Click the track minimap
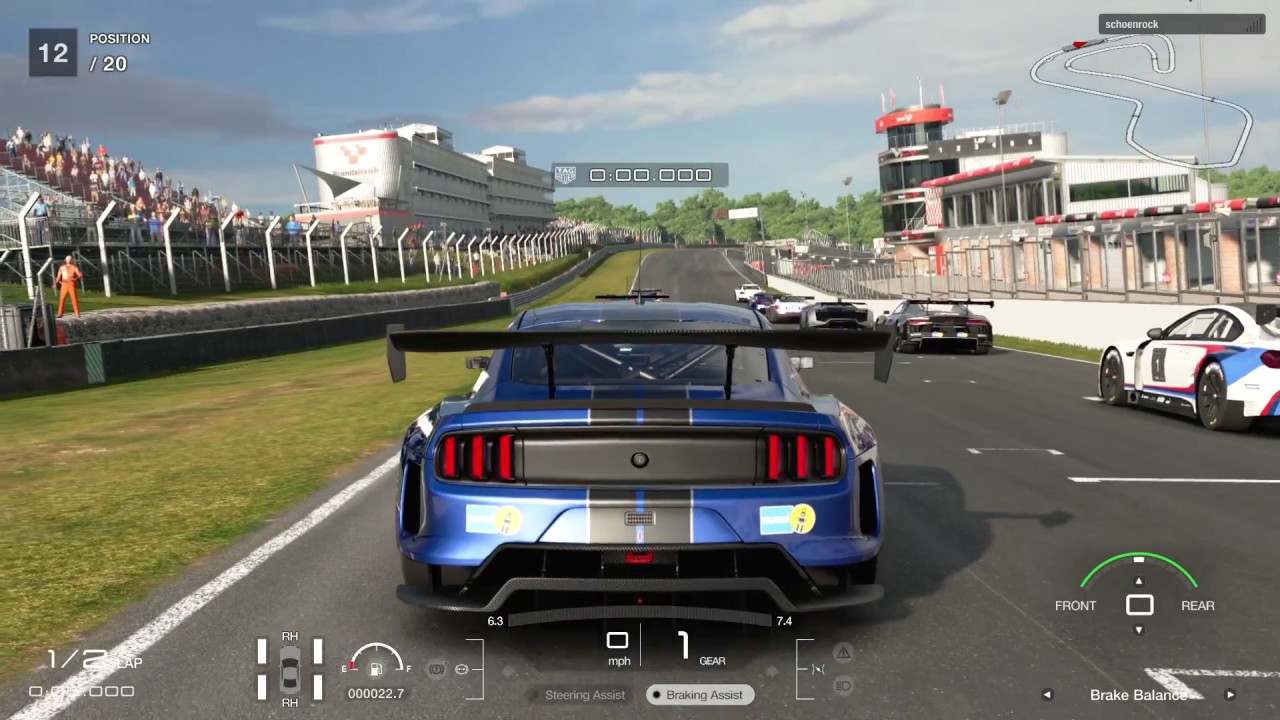Screen dimensions: 1280x720 tap(1140, 95)
